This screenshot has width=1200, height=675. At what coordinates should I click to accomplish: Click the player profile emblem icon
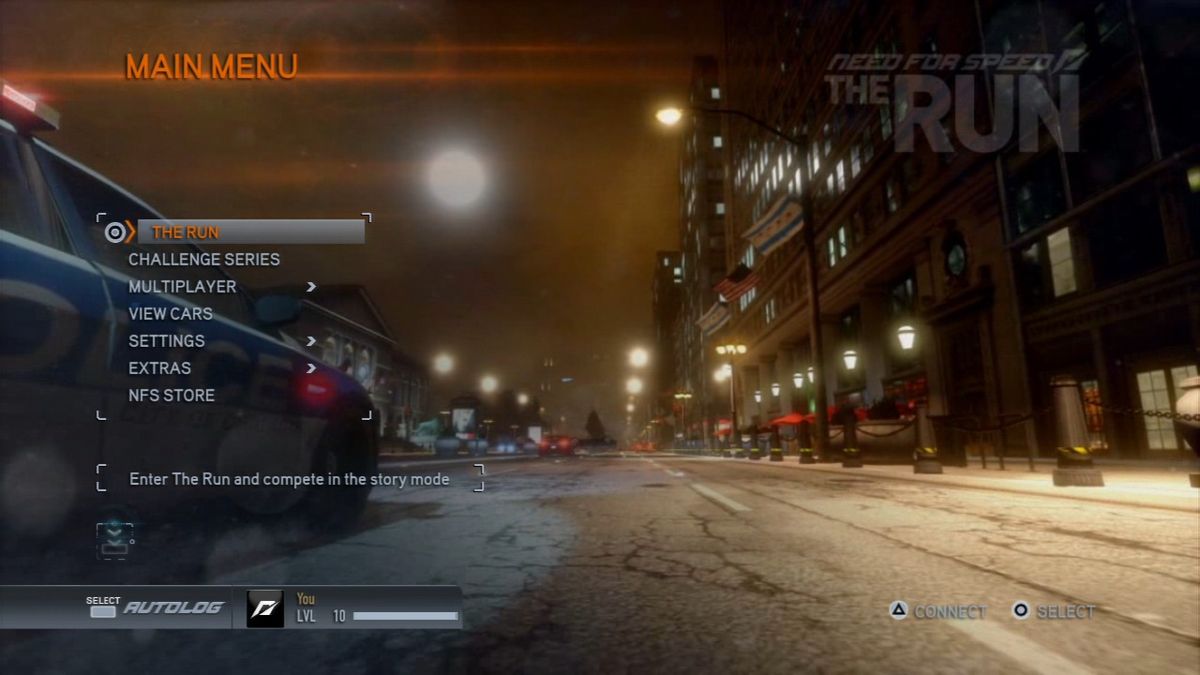pos(265,608)
